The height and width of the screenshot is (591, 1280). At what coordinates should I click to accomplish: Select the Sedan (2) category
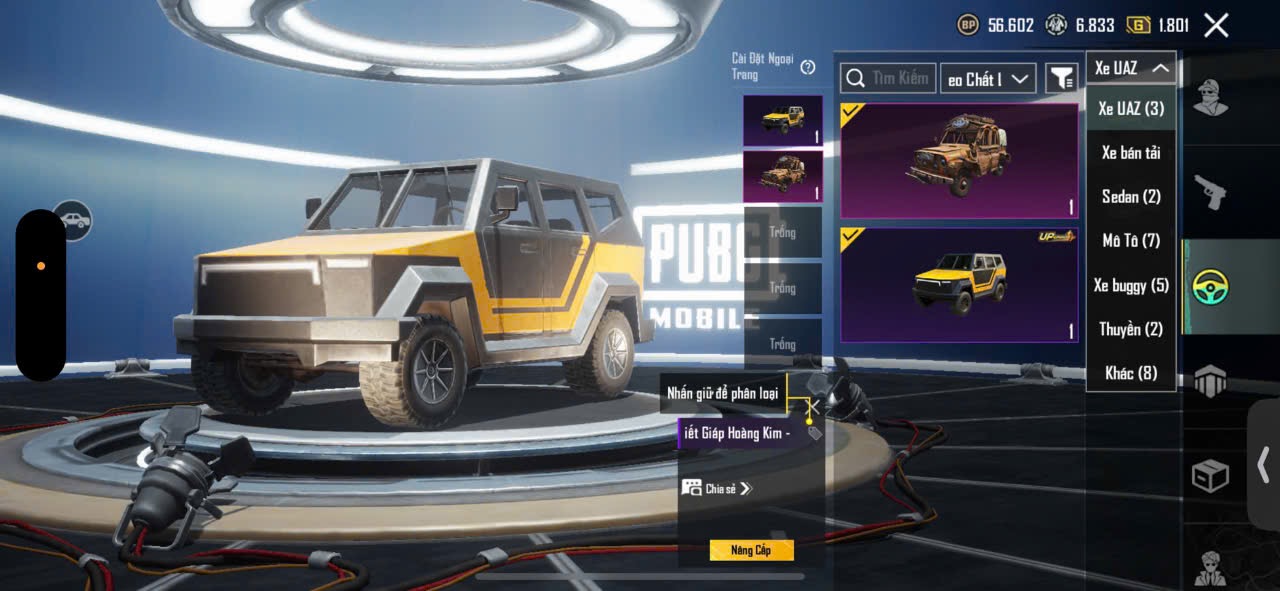coord(1131,196)
